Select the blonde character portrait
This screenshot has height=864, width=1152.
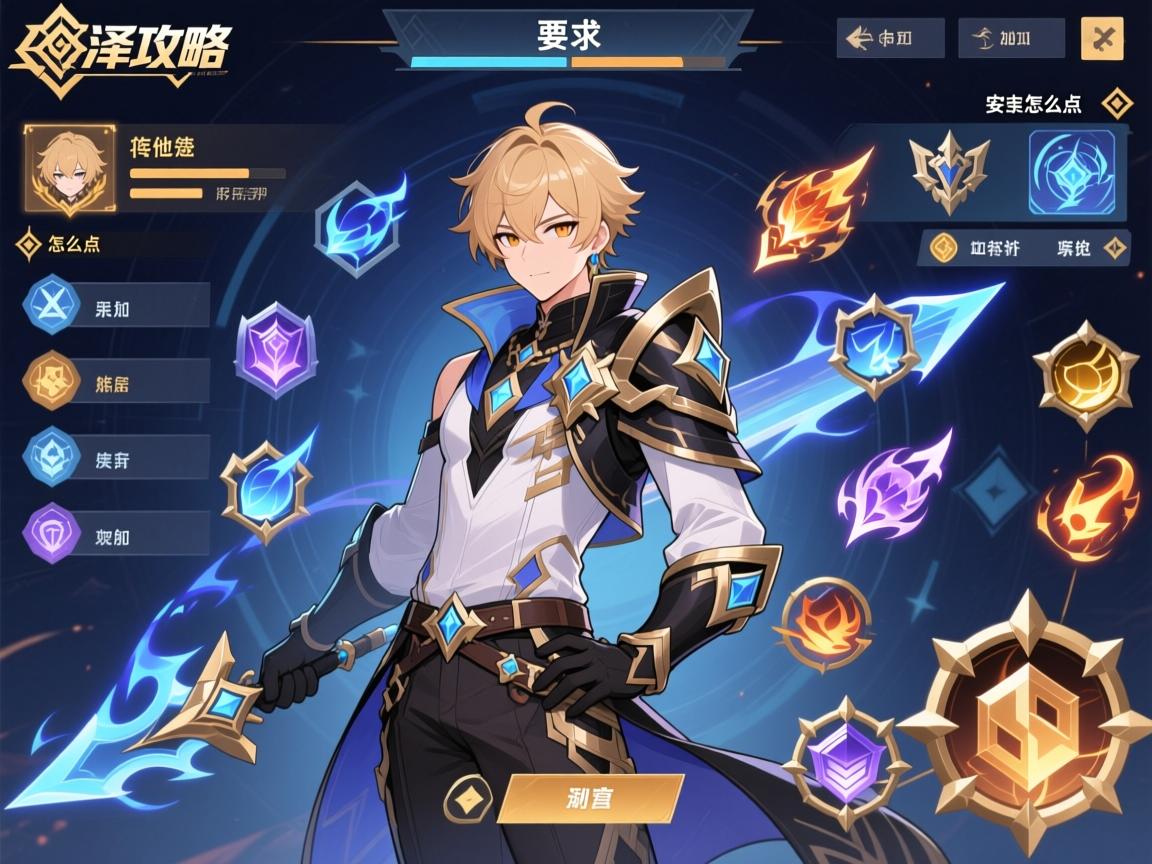point(70,169)
